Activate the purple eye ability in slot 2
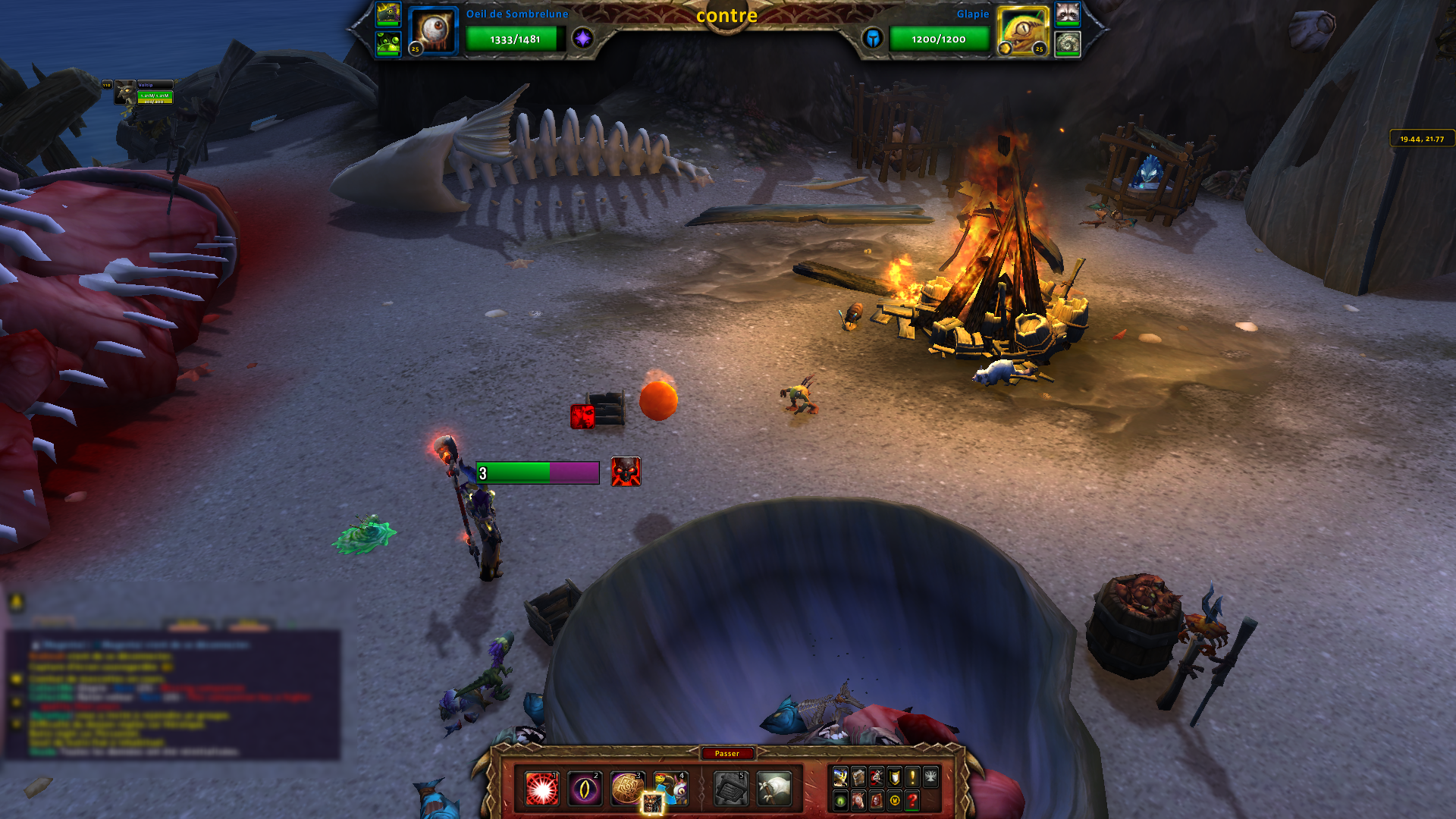Image resolution: width=1456 pixels, height=819 pixels. click(x=585, y=789)
